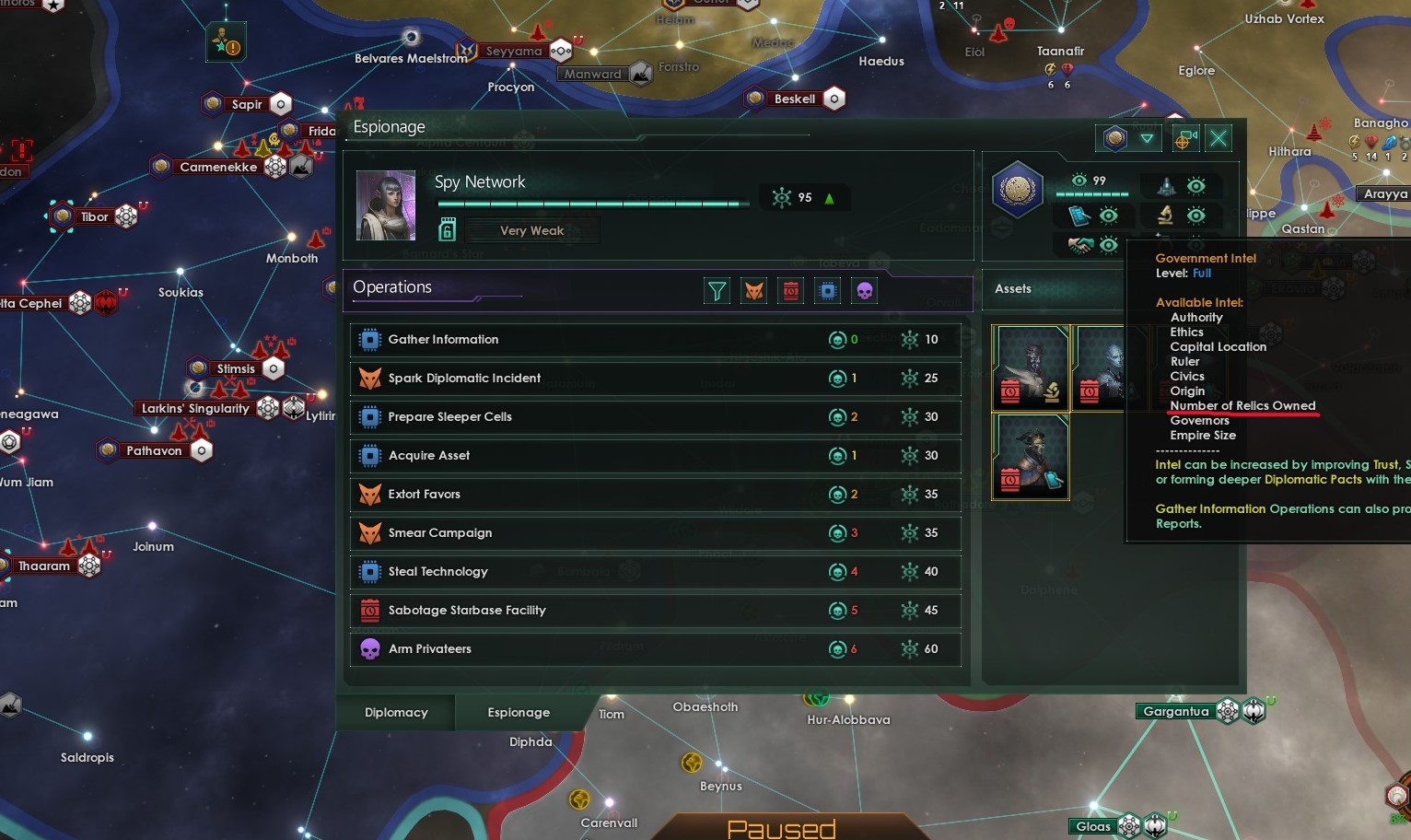Click the target empire's hexagonal emblem

pyautogui.click(x=1018, y=189)
